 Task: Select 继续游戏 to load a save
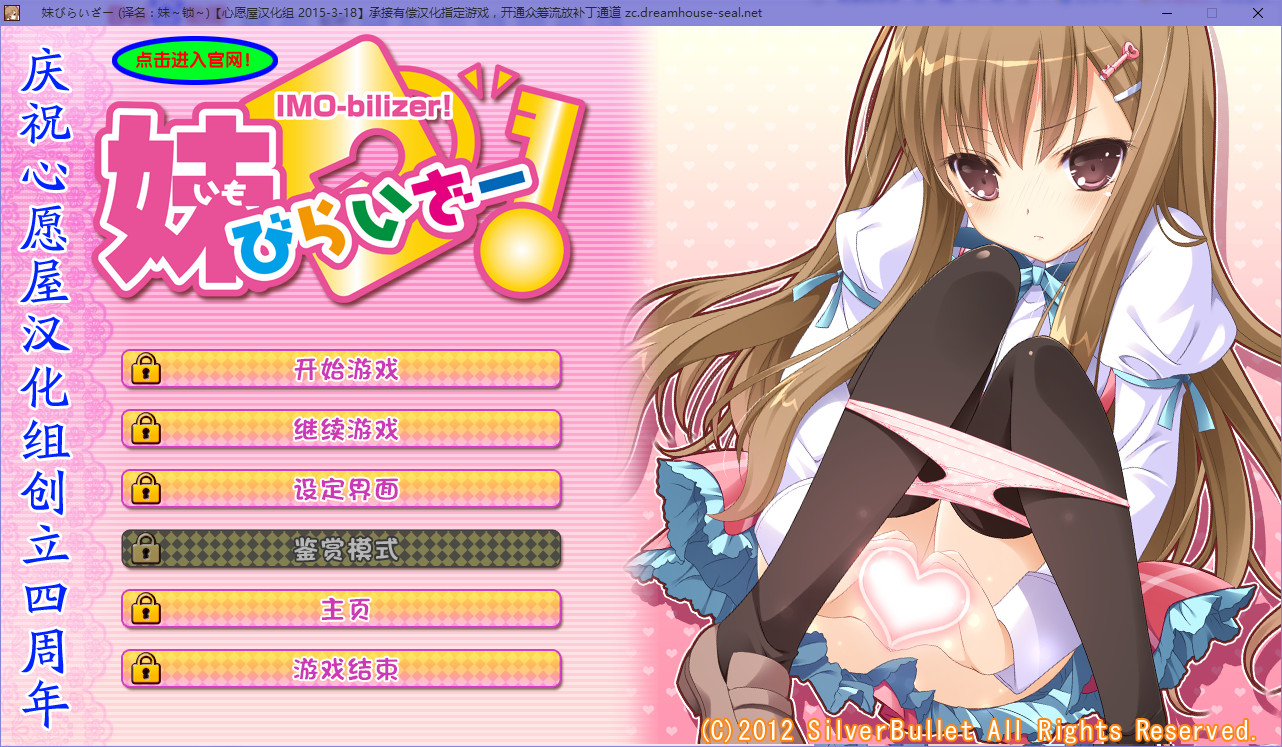[345, 429]
